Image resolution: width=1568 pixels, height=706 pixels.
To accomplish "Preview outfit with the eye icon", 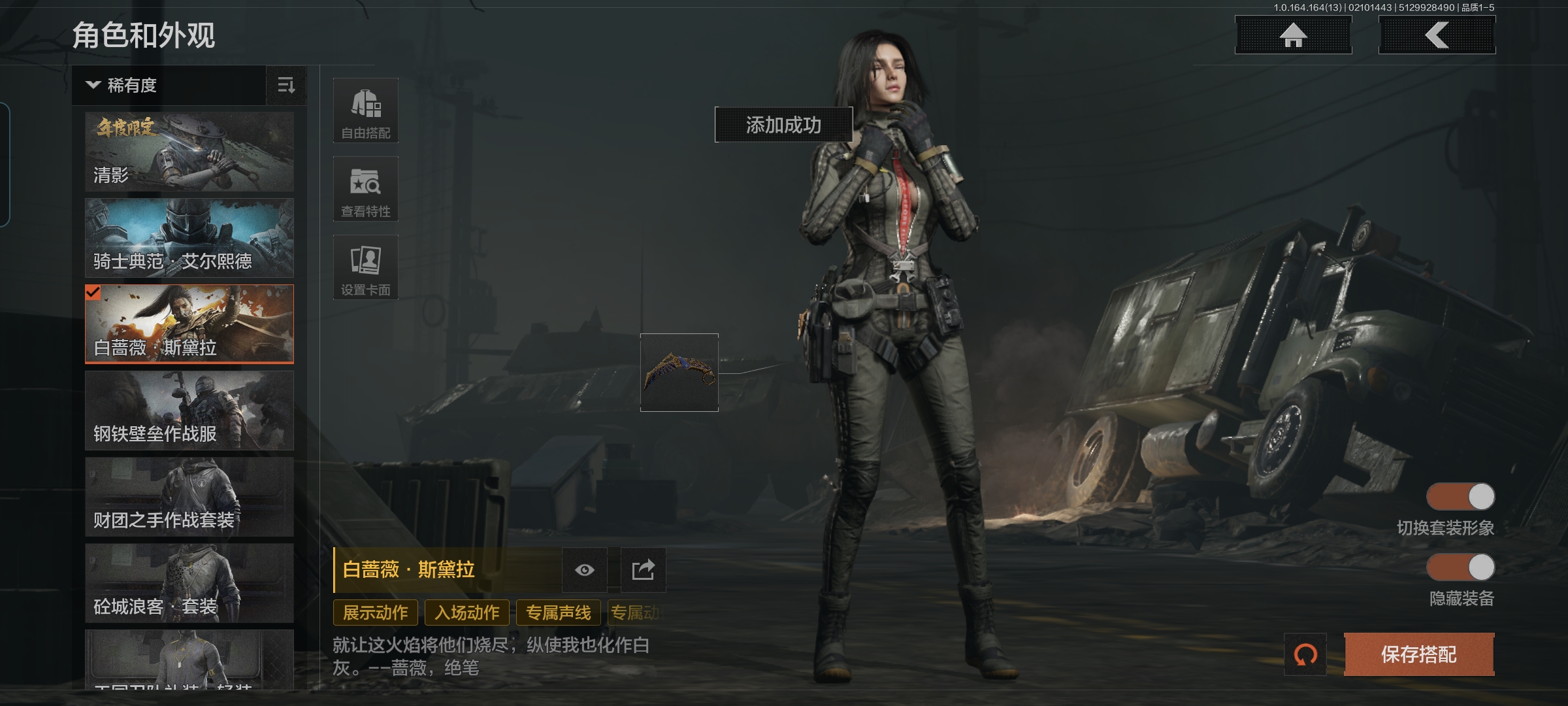I will 585,570.
